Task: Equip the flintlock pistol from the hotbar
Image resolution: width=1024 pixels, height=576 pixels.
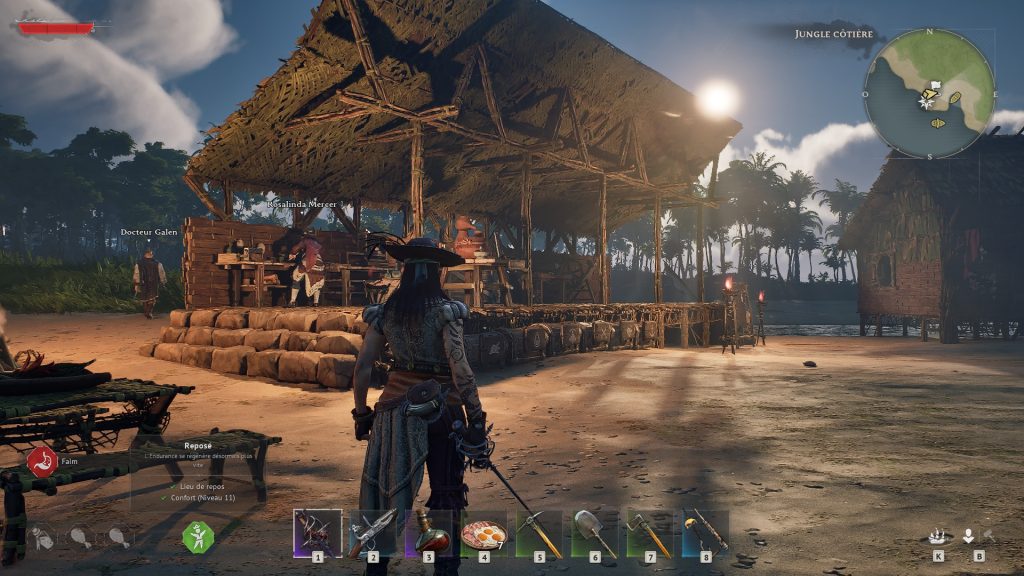Action: [x=372, y=532]
